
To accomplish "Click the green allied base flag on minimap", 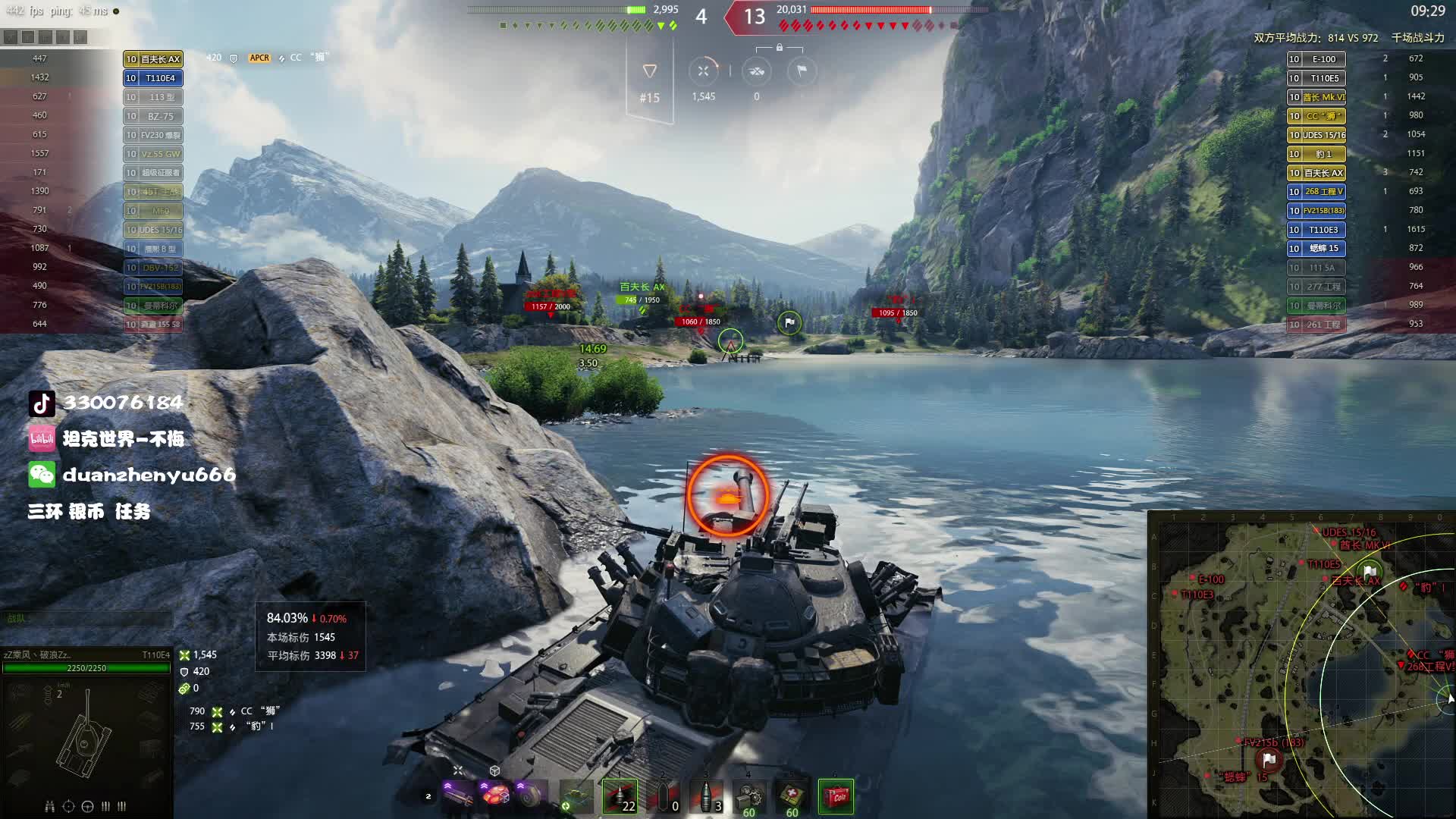I will click(1370, 571).
